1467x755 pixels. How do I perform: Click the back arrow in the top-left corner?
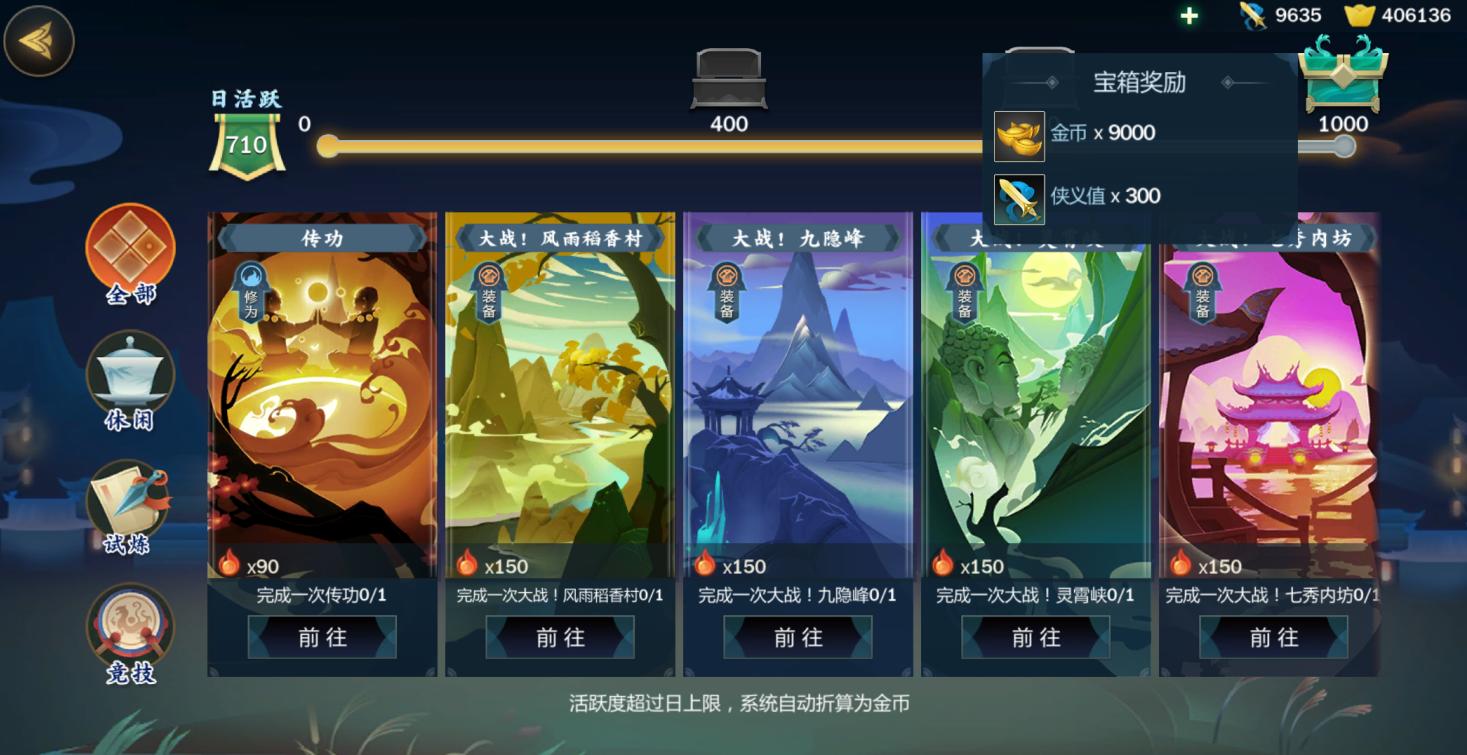[40, 40]
